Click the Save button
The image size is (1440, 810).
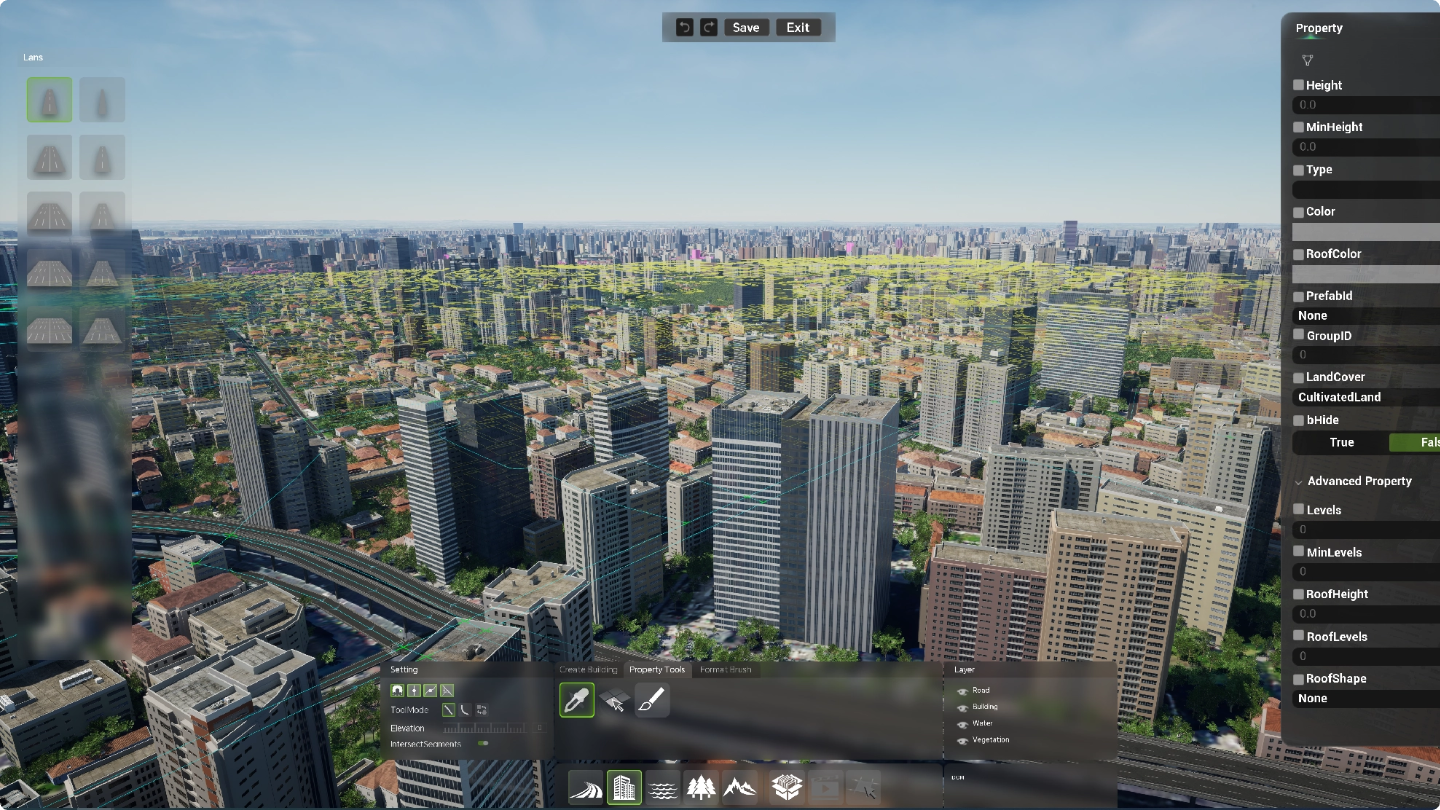pos(746,28)
